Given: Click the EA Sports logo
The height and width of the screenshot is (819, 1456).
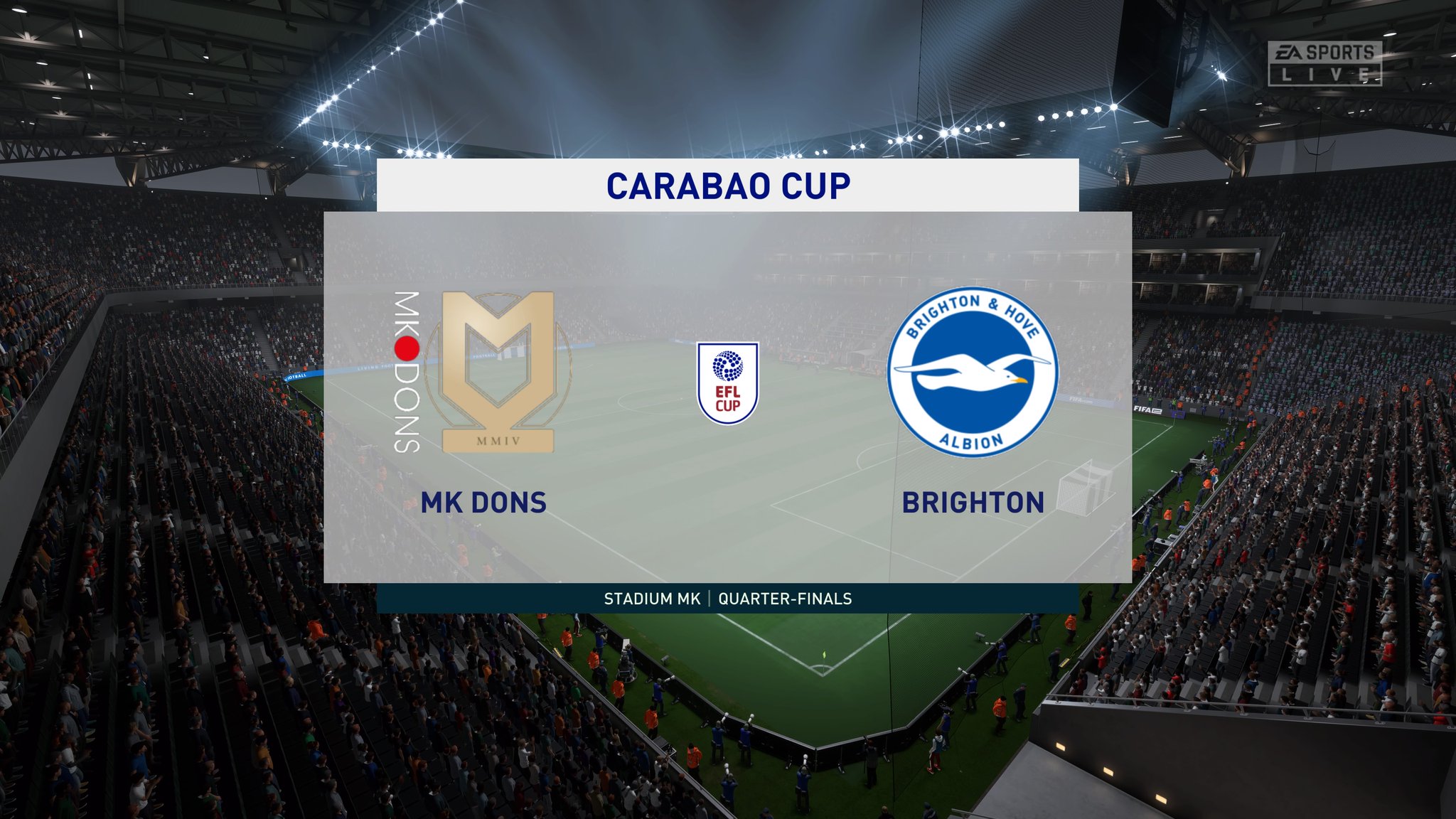Looking at the screenshot, I should point(1324,50).
